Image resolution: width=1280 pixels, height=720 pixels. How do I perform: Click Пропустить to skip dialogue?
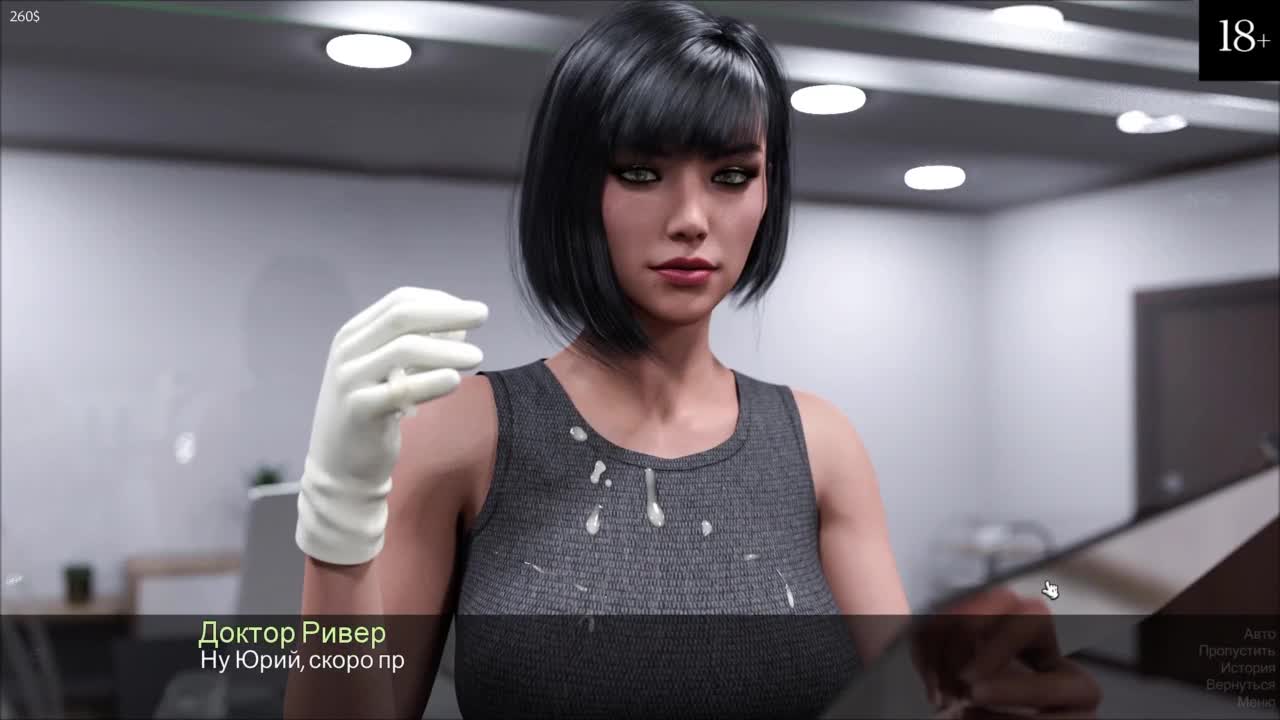point(1237,651)
